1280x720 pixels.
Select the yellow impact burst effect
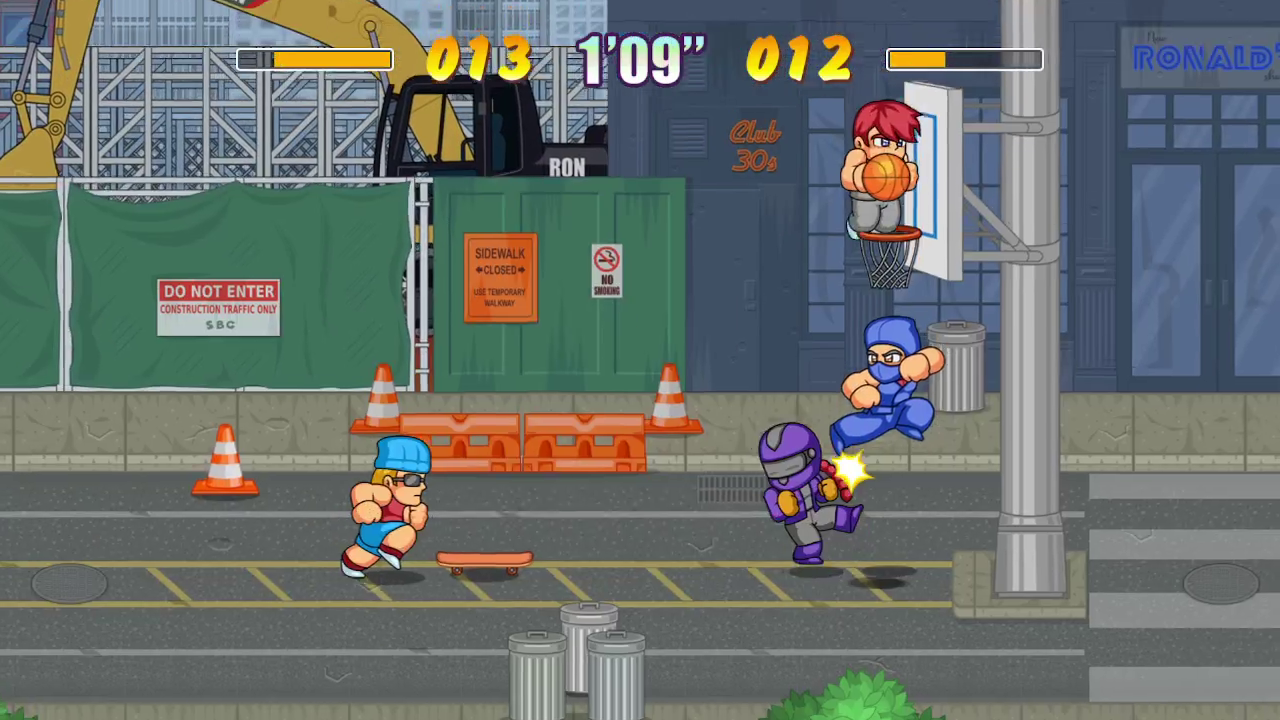[x=850, y=470]
